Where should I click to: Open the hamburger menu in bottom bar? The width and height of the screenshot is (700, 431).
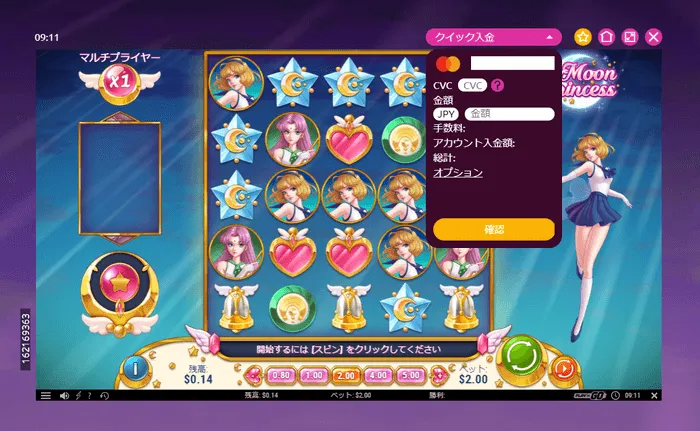click(45, 396)
